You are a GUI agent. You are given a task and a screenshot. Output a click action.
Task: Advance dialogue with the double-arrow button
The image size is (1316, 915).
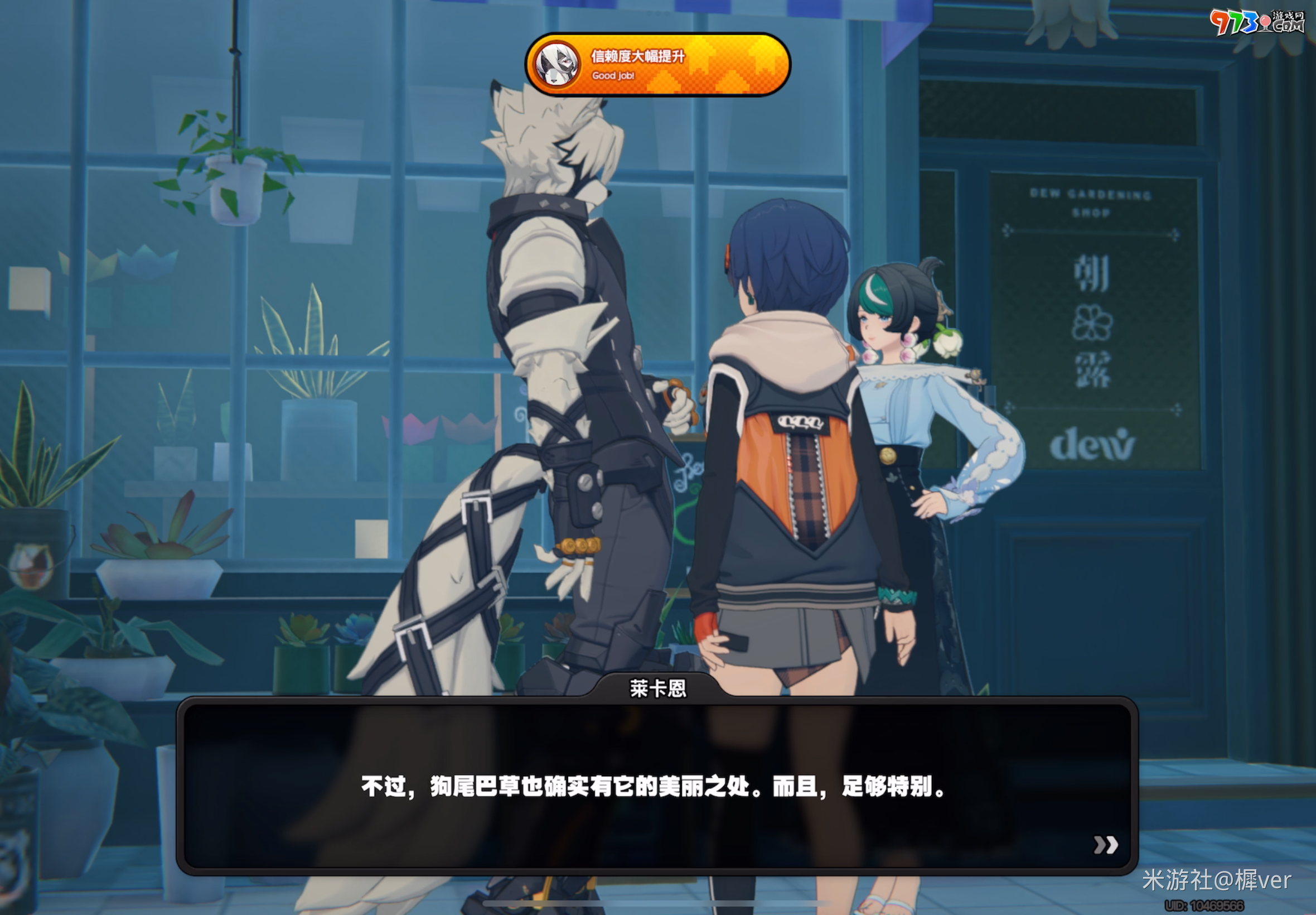(1105, 845)
